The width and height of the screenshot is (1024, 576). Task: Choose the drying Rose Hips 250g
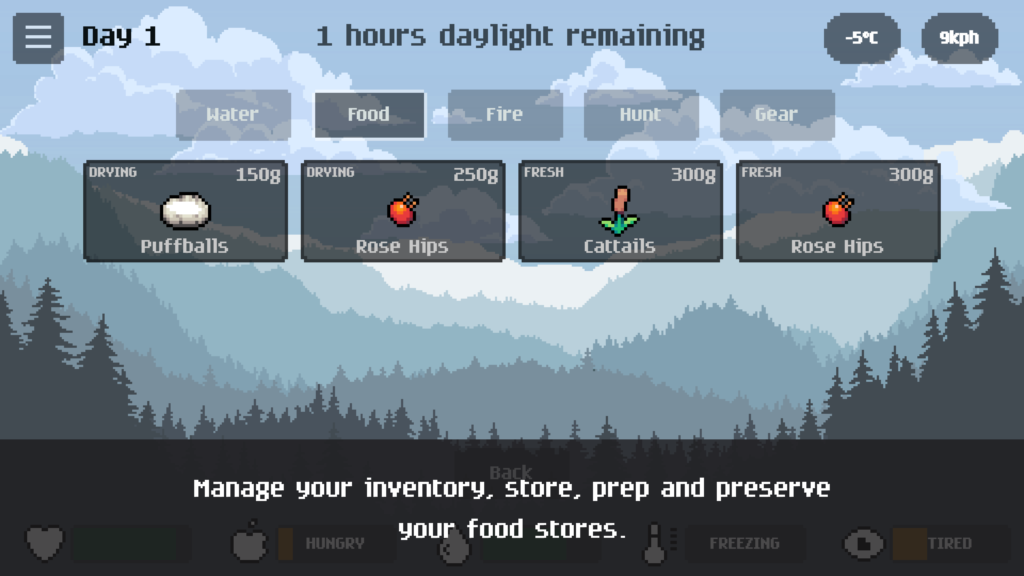point(403,211)
